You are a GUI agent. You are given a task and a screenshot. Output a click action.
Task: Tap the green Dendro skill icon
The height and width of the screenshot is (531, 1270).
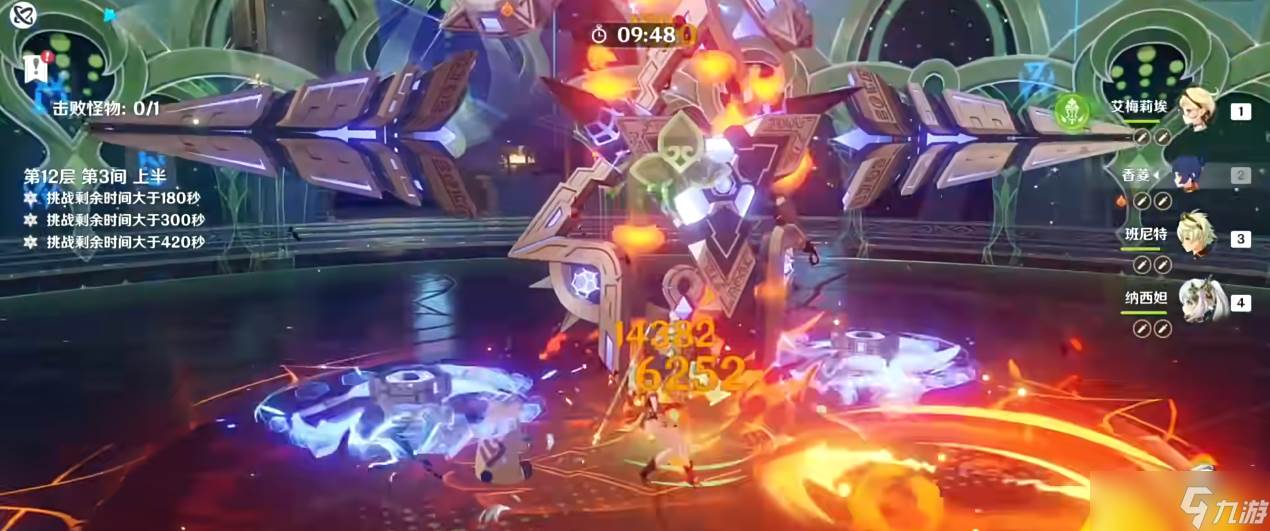(x=1073, y=109)
